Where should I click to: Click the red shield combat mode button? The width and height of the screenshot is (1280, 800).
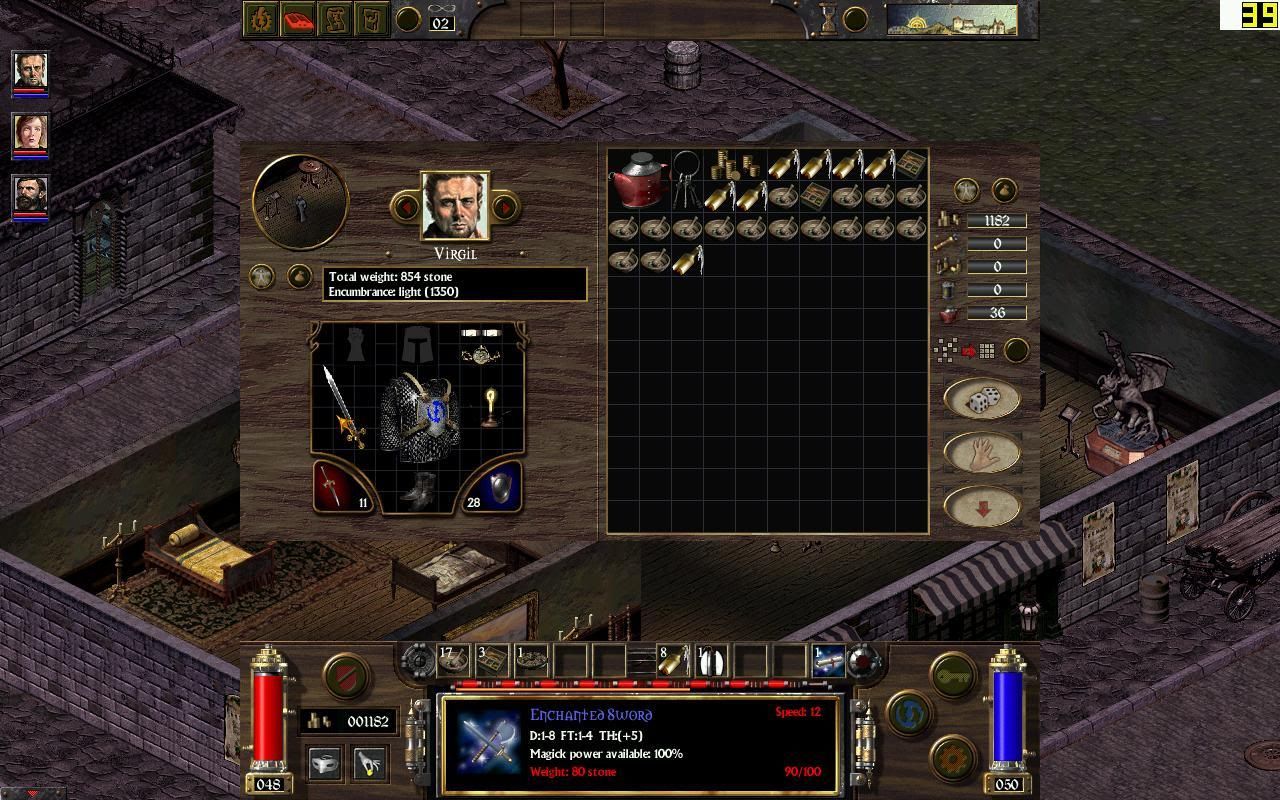pyautogui.click(x=345, y=675)
